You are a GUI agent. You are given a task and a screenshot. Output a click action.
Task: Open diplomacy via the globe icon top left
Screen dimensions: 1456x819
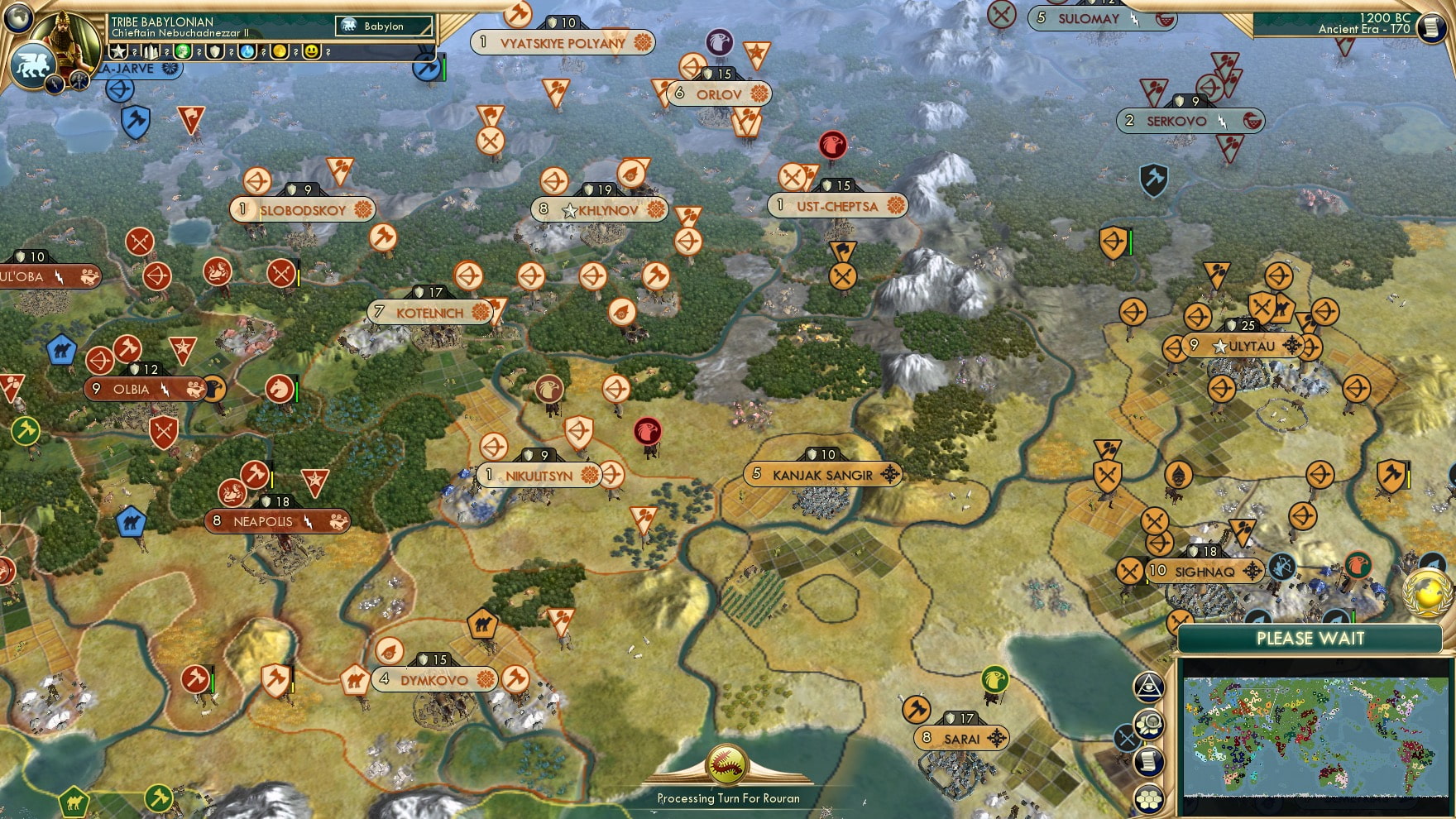tap(17, 18)
